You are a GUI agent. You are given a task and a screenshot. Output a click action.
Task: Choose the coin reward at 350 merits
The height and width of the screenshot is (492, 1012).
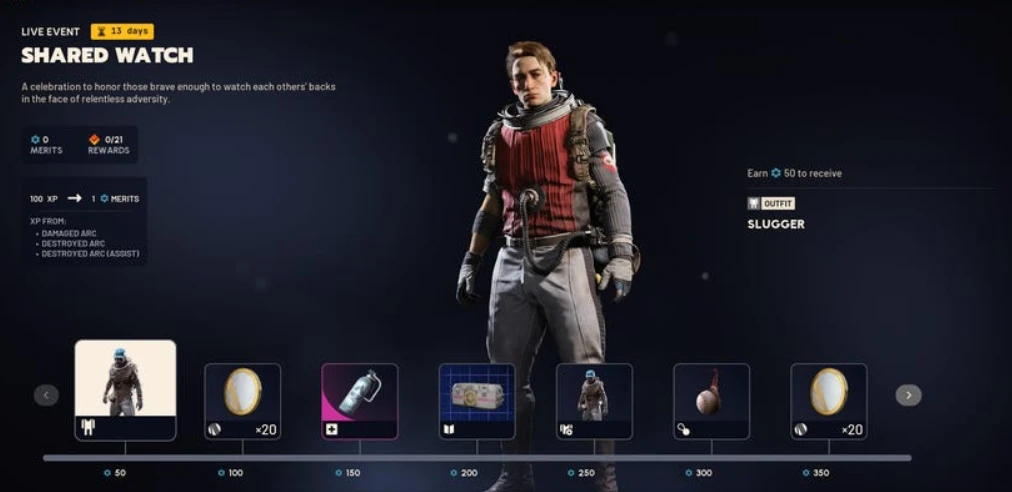828,401
